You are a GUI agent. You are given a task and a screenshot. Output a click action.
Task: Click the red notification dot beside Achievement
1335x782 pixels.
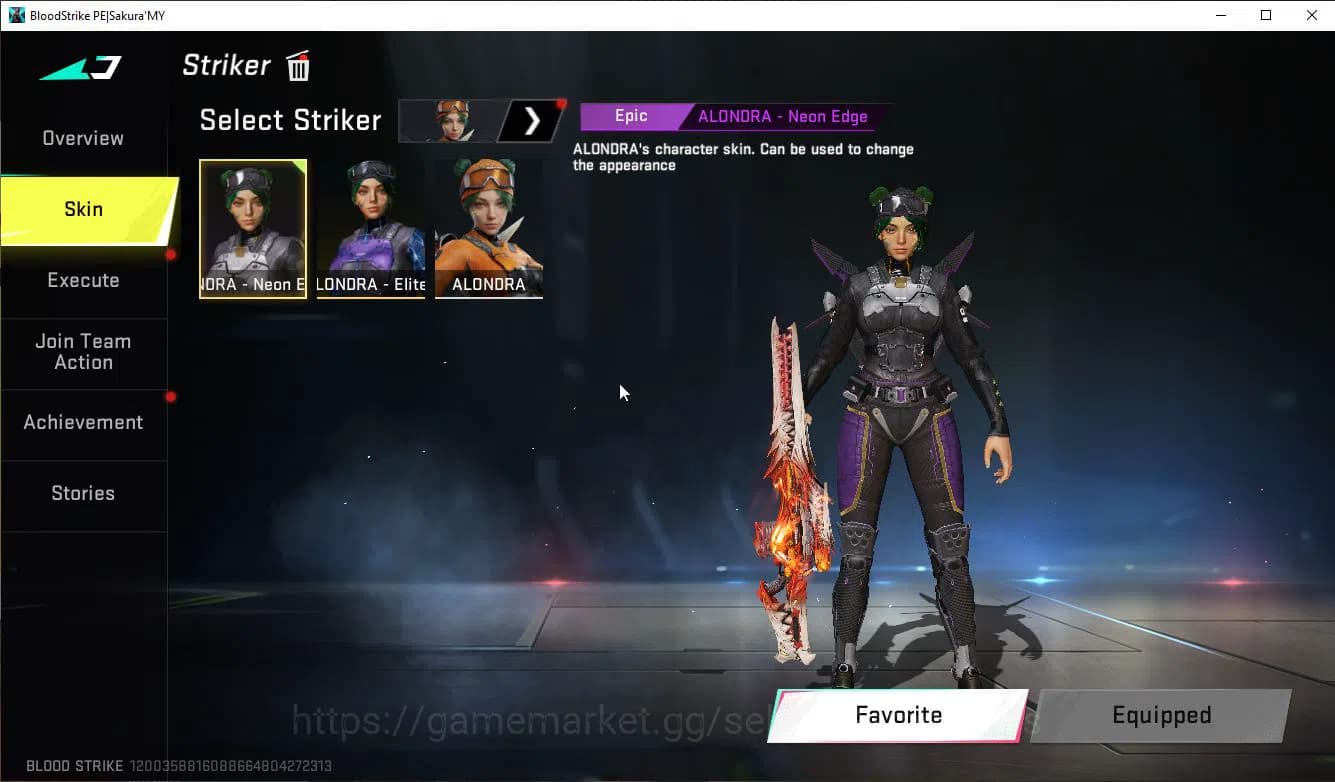(170, 396)
